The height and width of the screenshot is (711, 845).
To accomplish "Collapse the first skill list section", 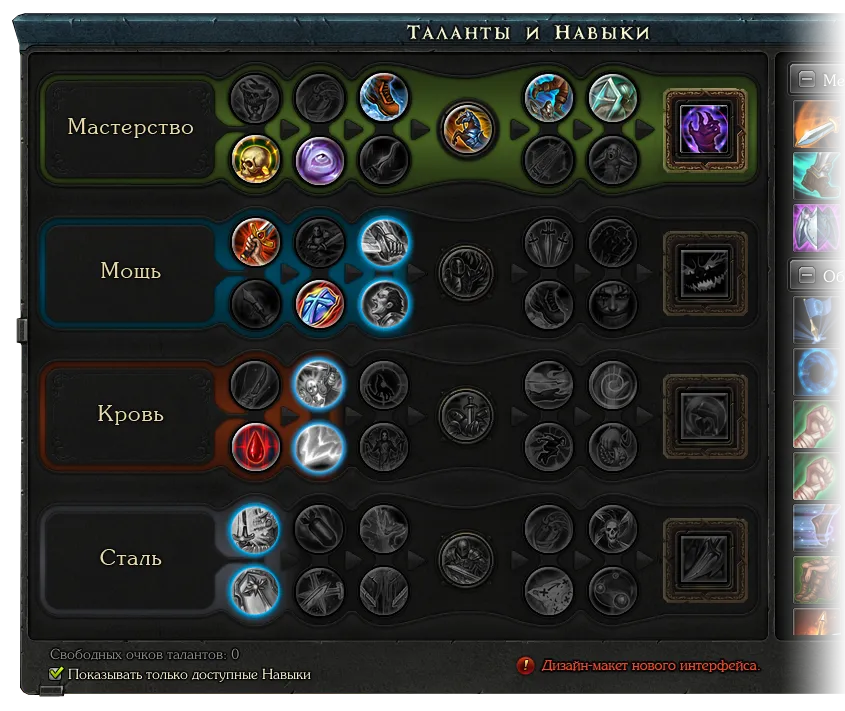I will (805, 80).
